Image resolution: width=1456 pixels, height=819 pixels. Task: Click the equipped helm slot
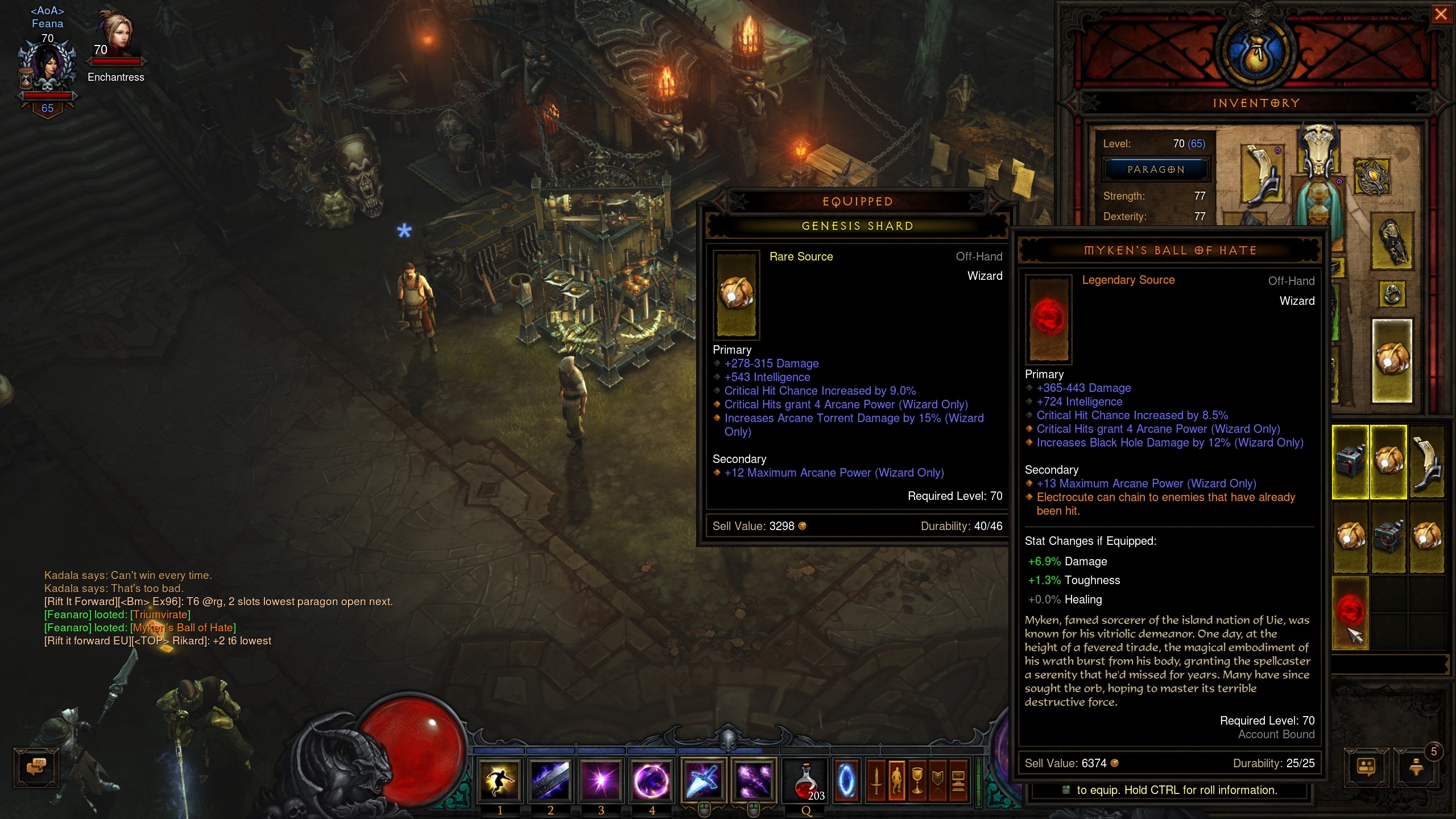pos(1318,149)
